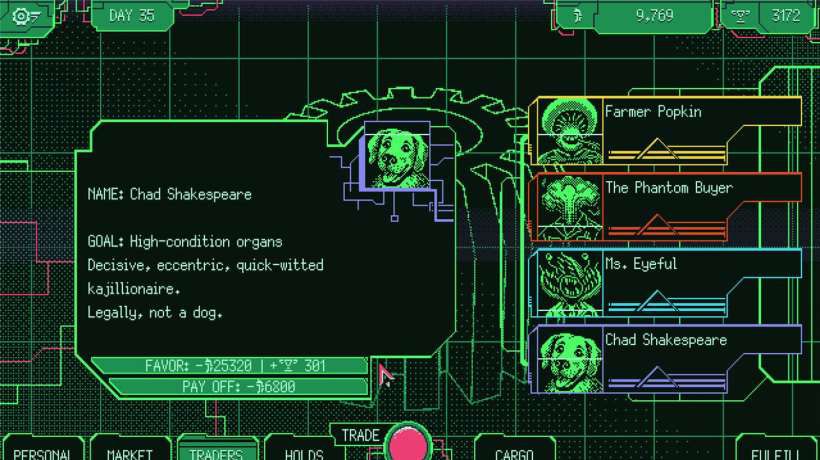Open the Market tab
Image resolution: width=820 pixels, height=460 pixels.
point(129,452)
